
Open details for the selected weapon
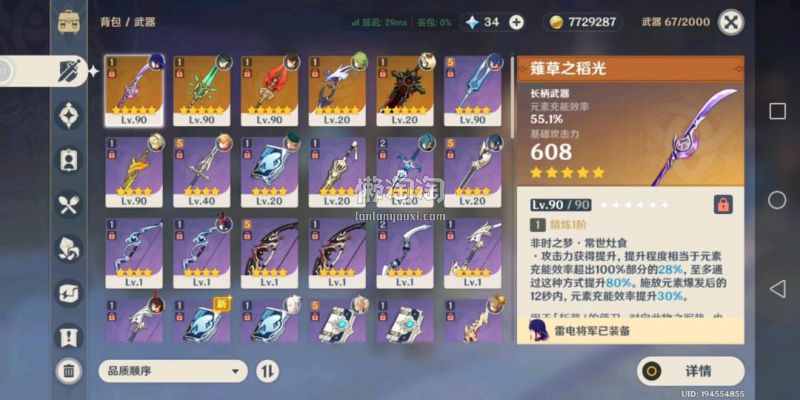coord(691,371)
